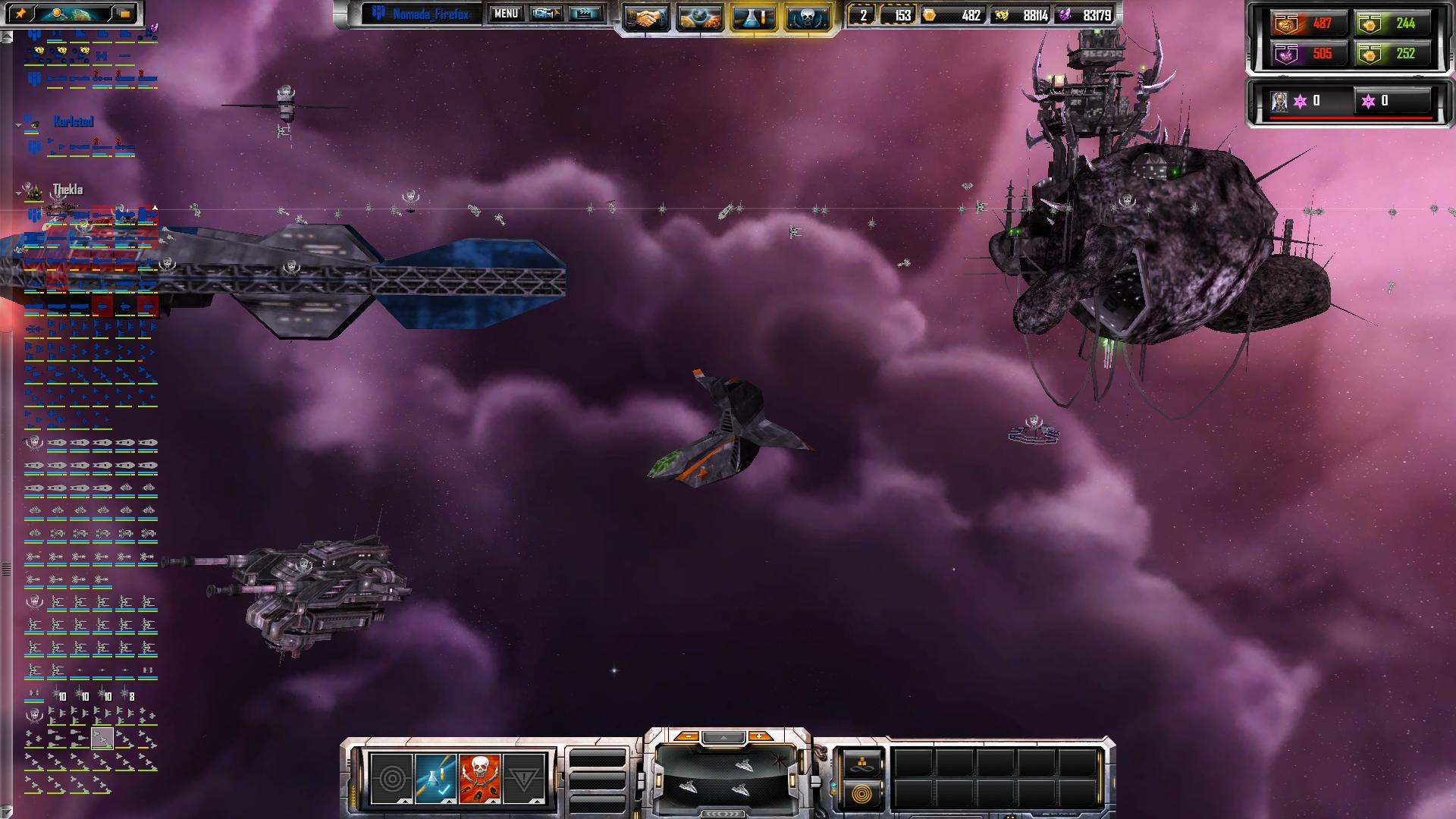Click the clapperboard record button
Viewport: 1456px width, 819px height.
585,14
